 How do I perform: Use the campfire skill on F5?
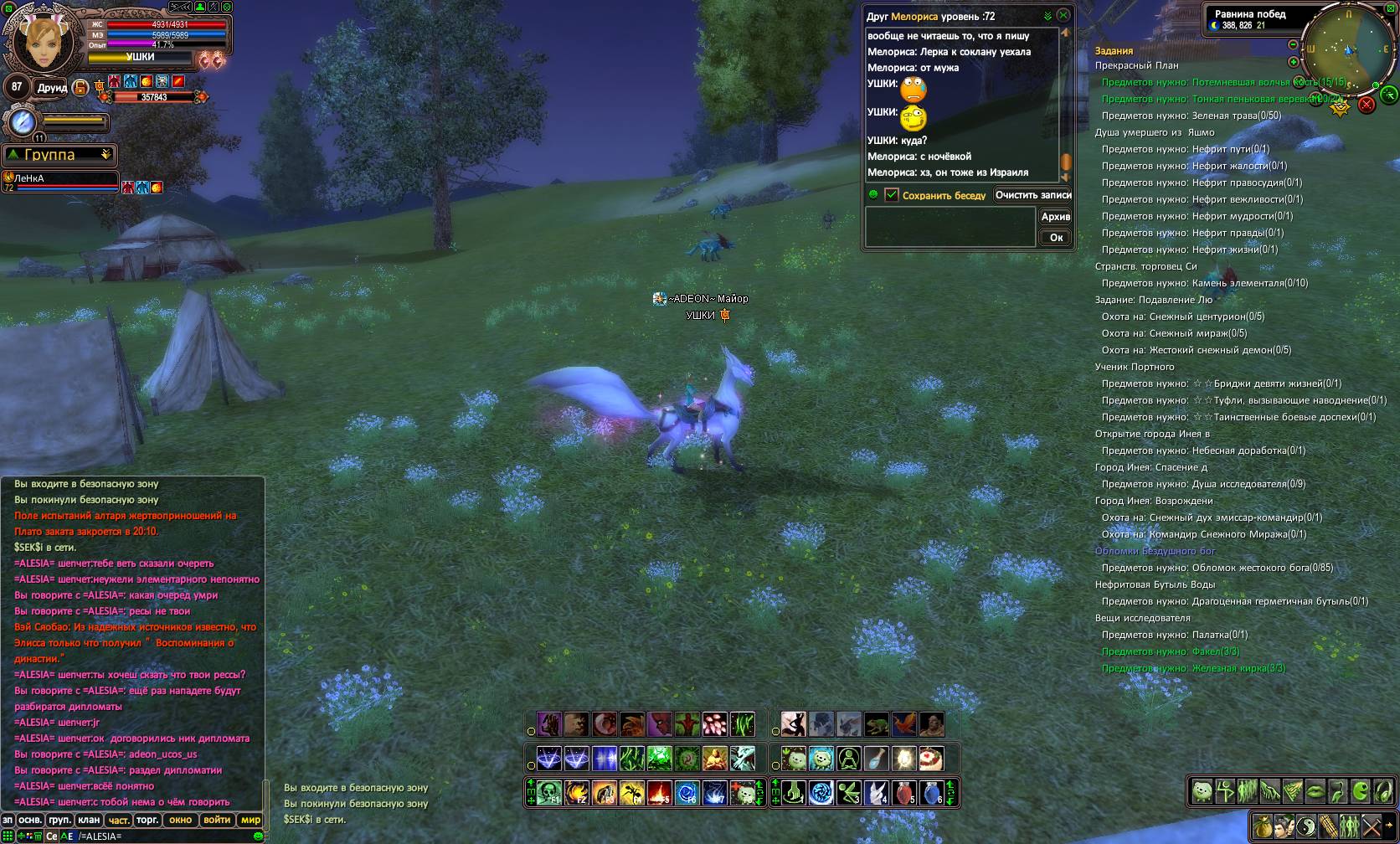[659, 792]
